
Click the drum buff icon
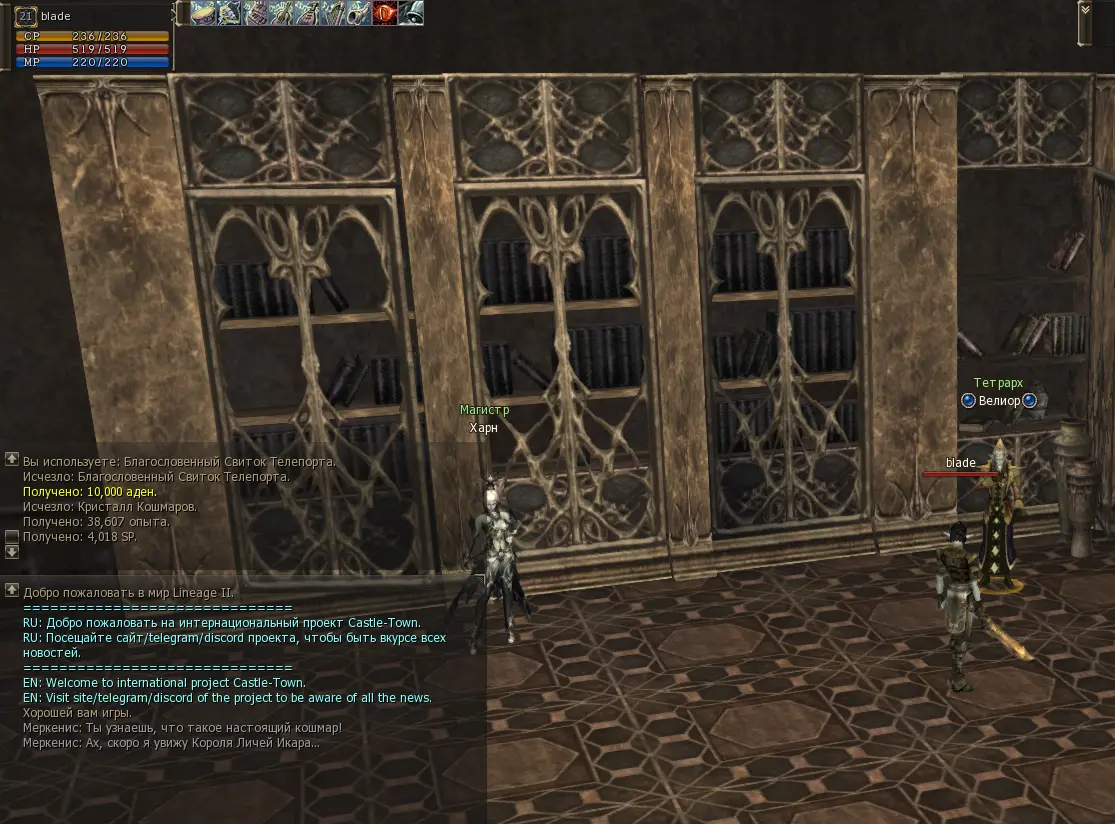click(x=203, y=13)
